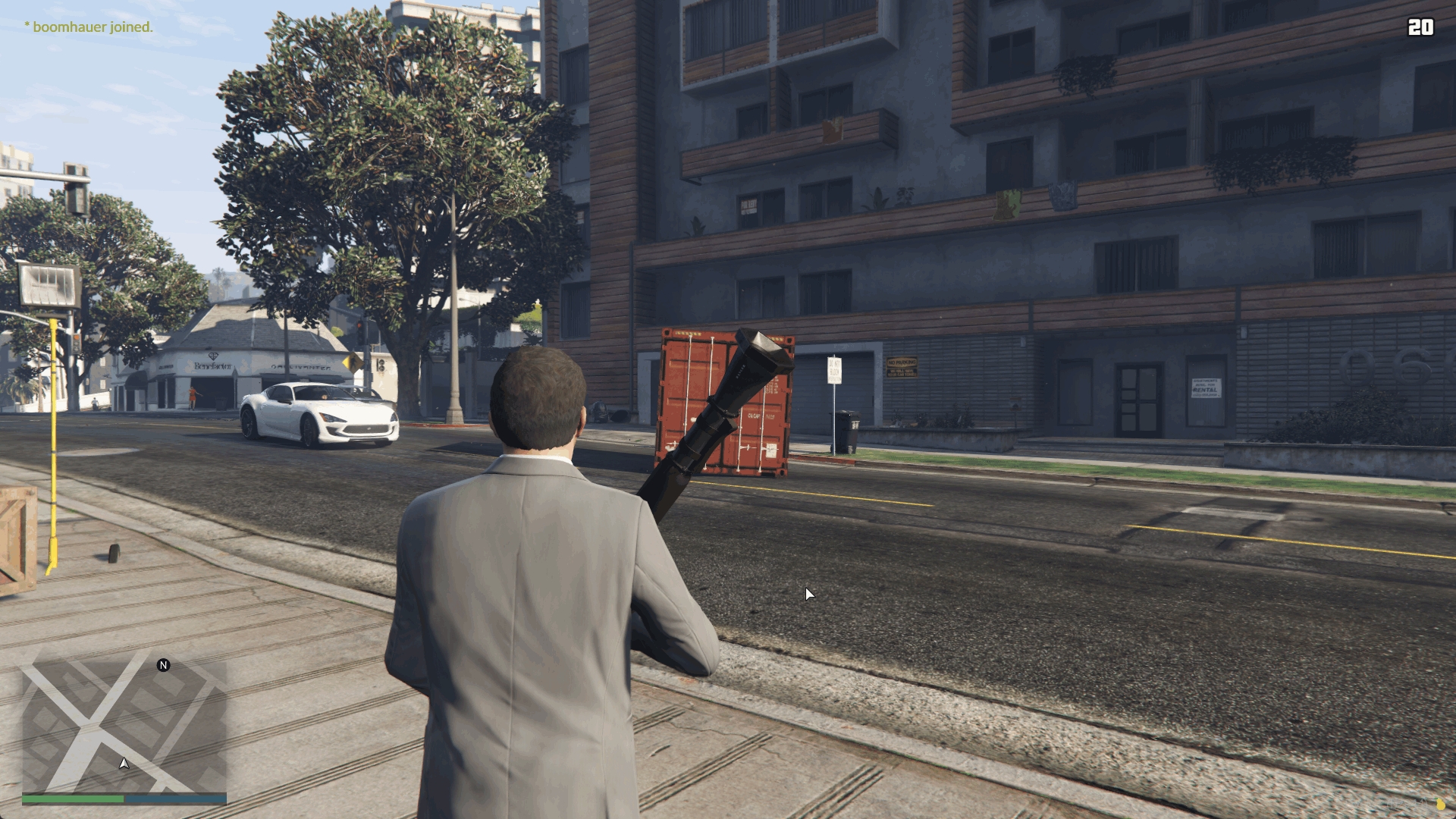Click the "boomhauer joined" chat message
Screen dimensions: 1456x819
pos(89,27)
